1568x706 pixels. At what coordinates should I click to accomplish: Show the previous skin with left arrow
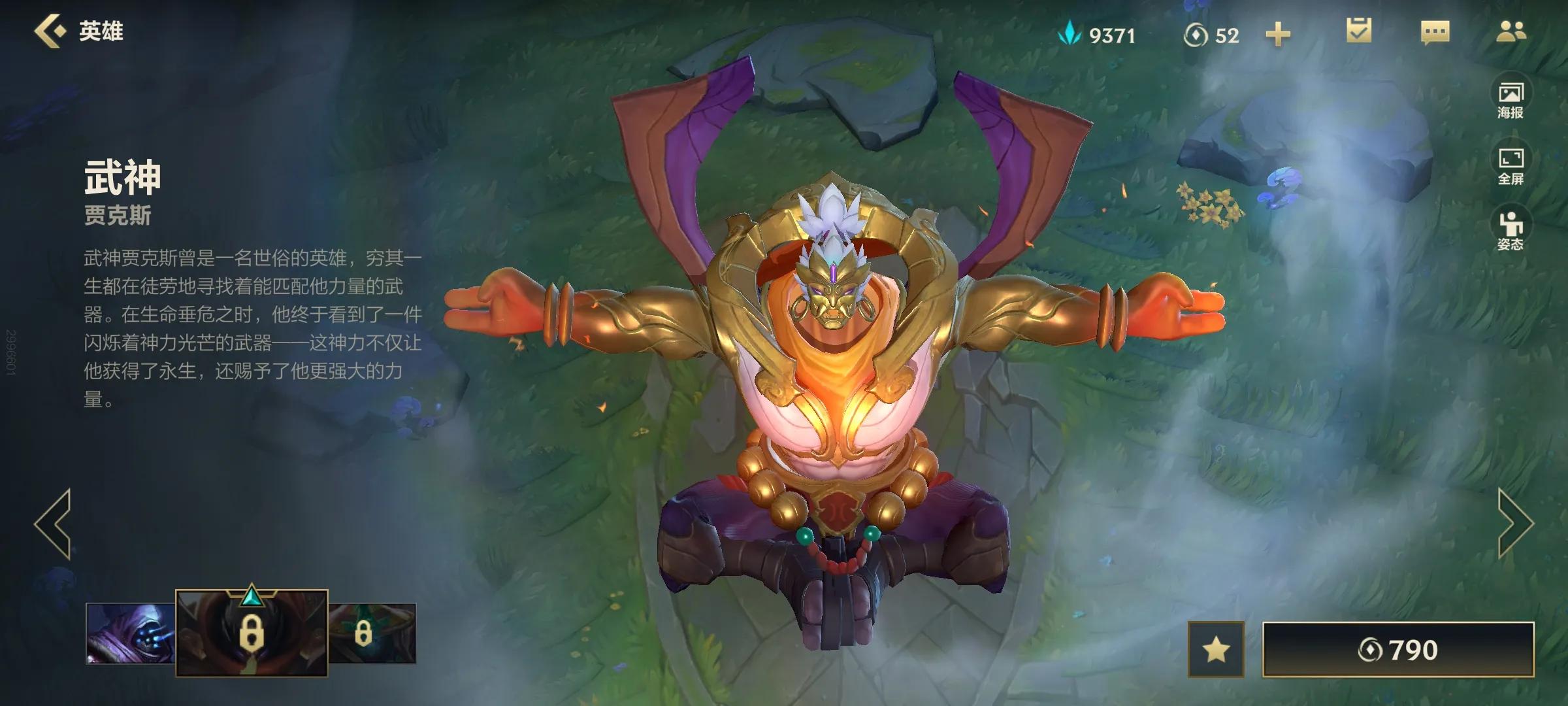point(54,524)
